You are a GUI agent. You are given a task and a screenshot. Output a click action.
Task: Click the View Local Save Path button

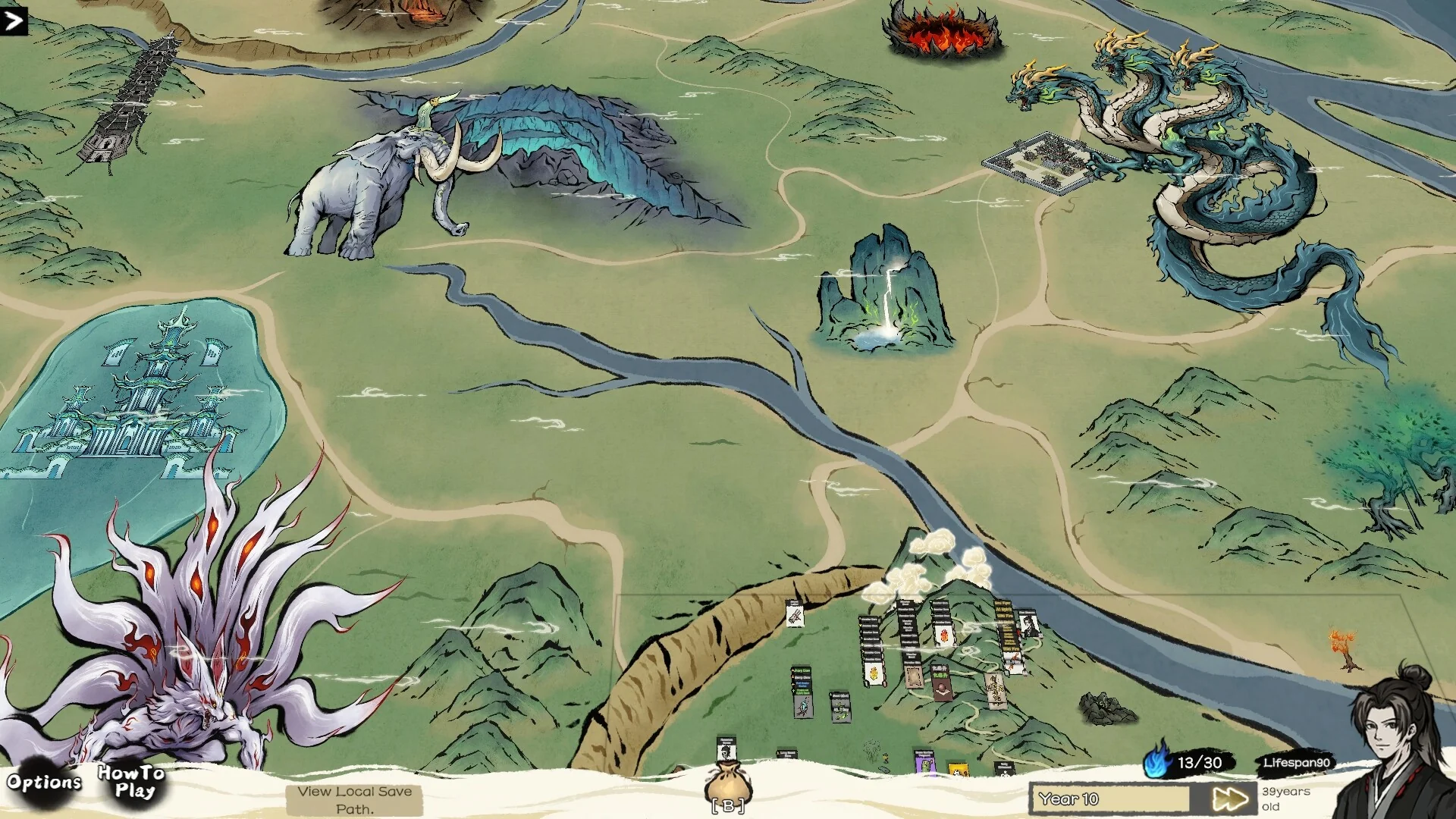pyautogui.click(x=354, y=800)
